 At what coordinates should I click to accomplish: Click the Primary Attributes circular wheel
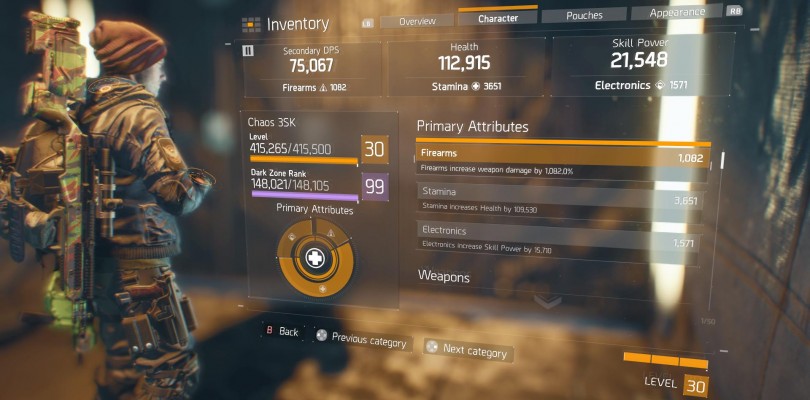pos(314,258)
